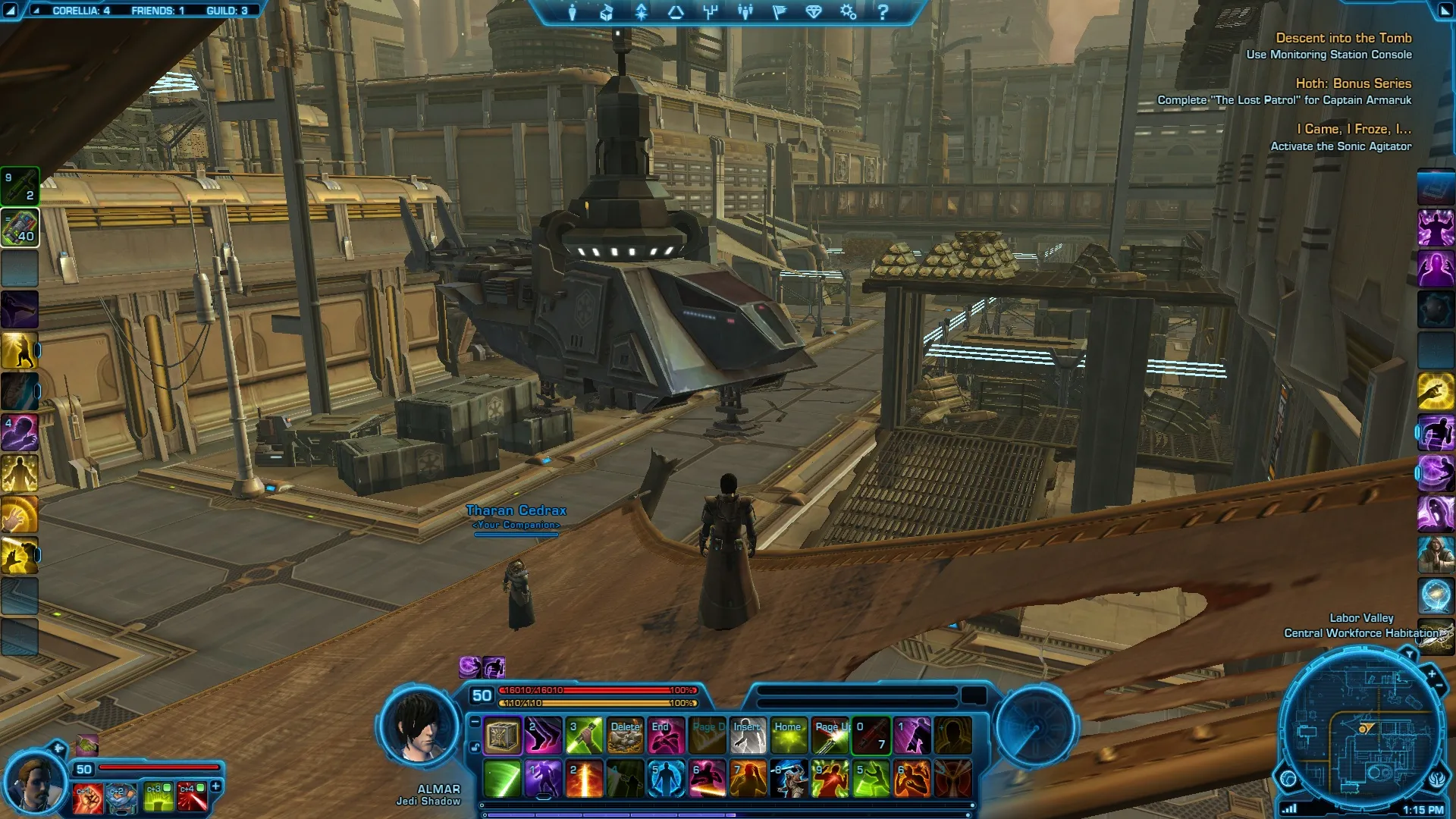This screenshot has width=1456, height=819.
Task: Open the minimap filter funnel button
Action: point(1409,654)
